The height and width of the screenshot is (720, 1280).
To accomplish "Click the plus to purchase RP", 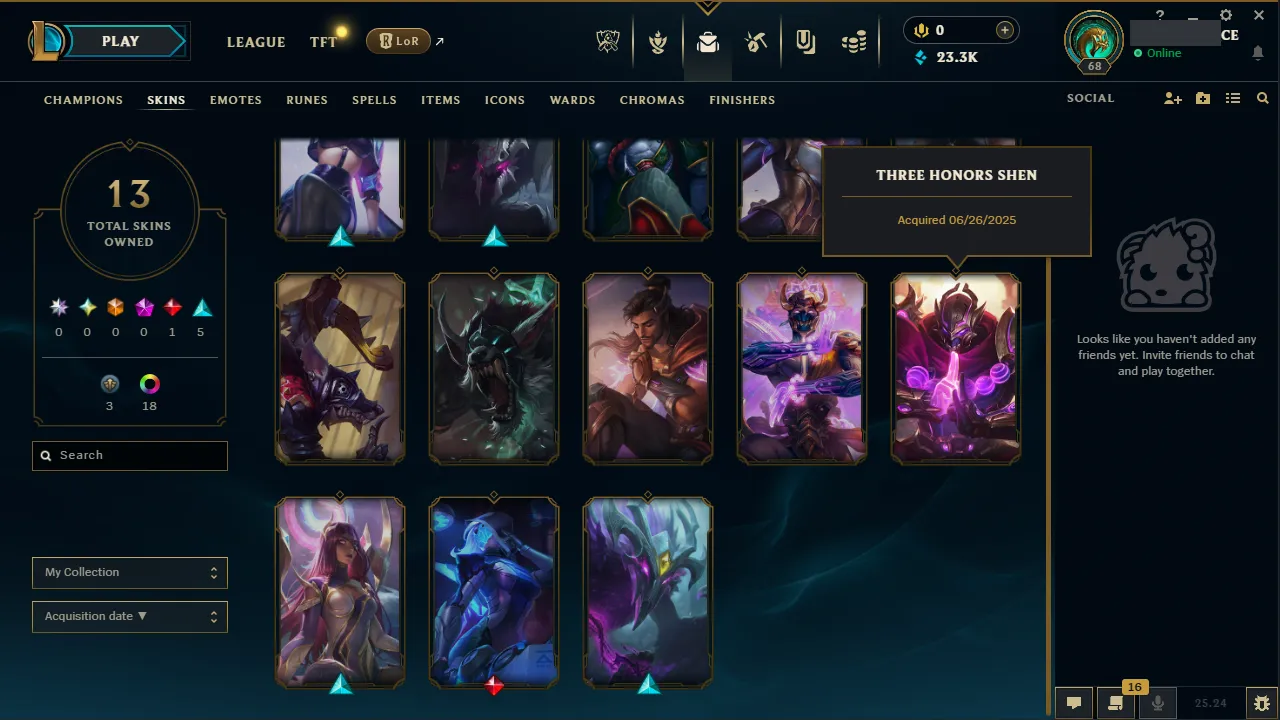I will pyautogui.click(x=1004, y=30).
